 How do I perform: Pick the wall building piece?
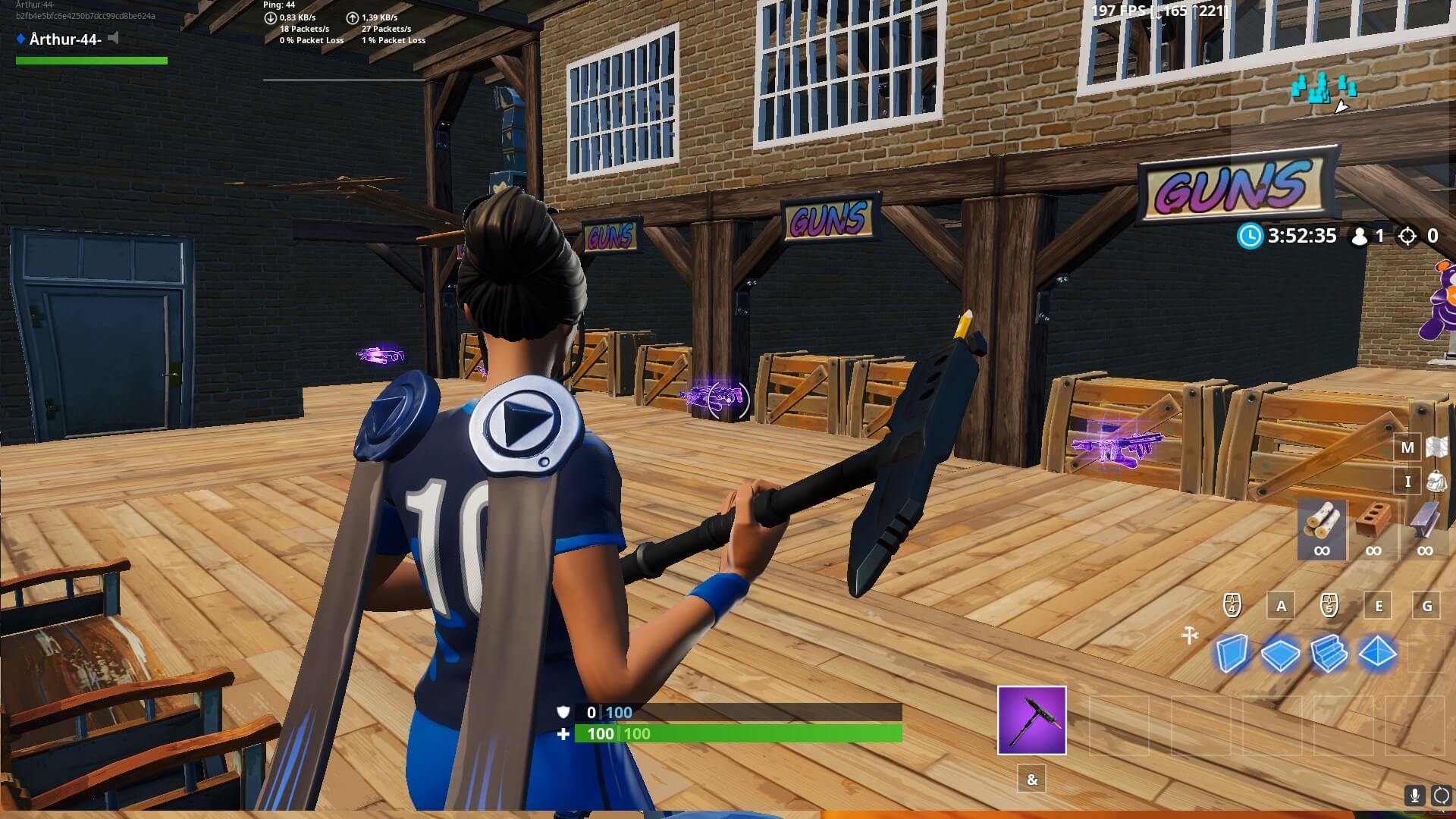click(1232, 654)
